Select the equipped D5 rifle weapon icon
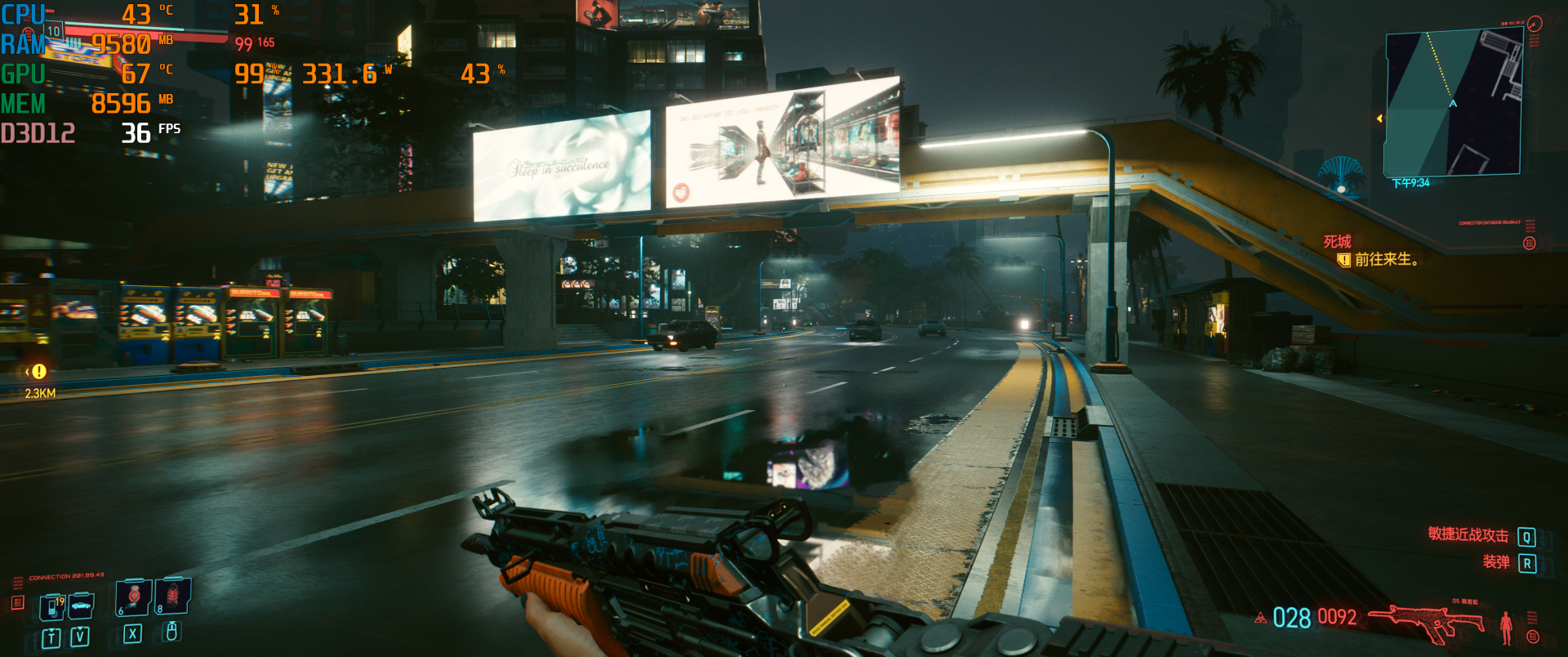Screen dimensions: 1568x657 (1426, 623)
